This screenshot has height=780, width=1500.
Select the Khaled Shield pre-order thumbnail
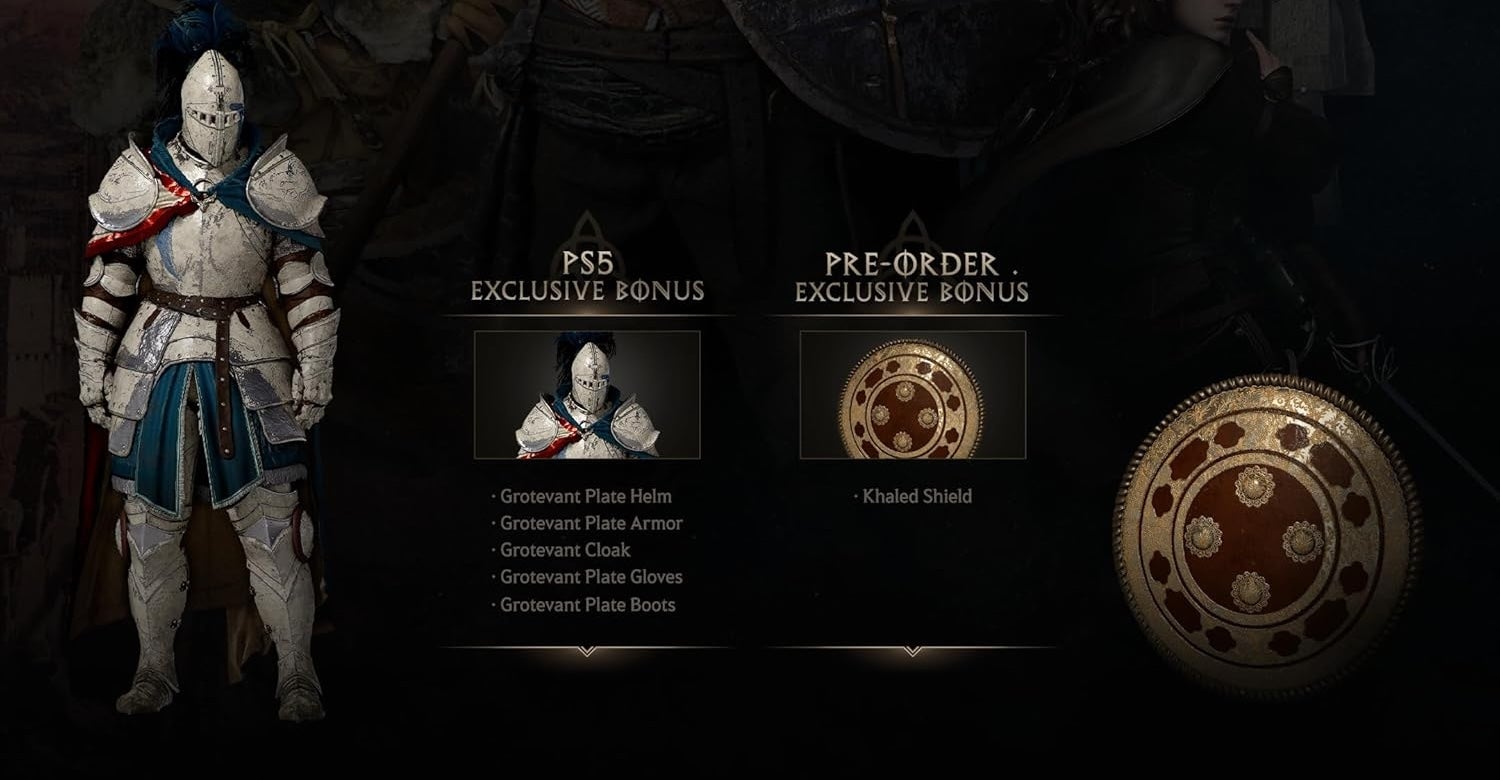tap(912, 395)
